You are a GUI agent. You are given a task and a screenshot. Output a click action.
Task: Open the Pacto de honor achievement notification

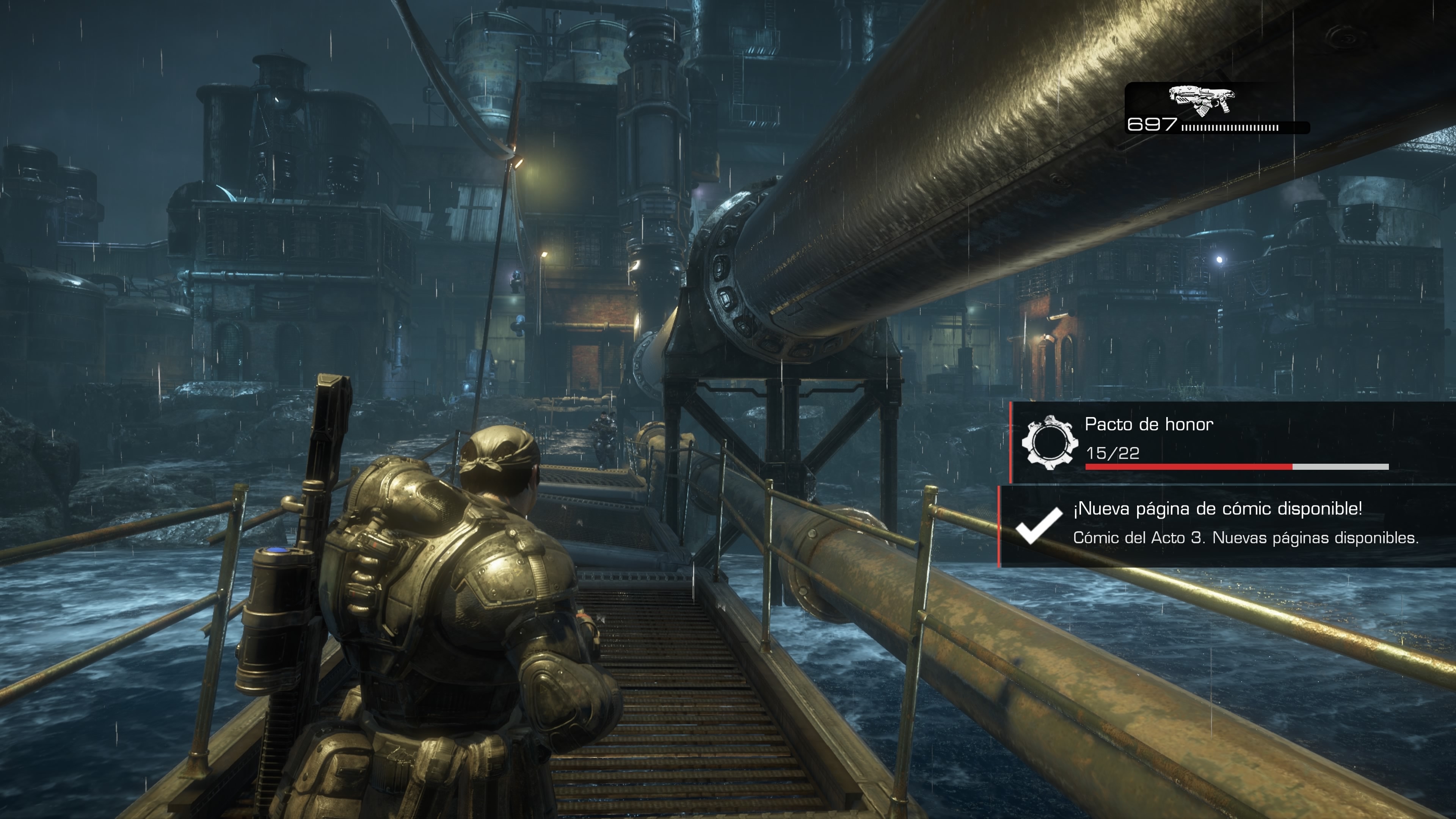point(1232,442)
